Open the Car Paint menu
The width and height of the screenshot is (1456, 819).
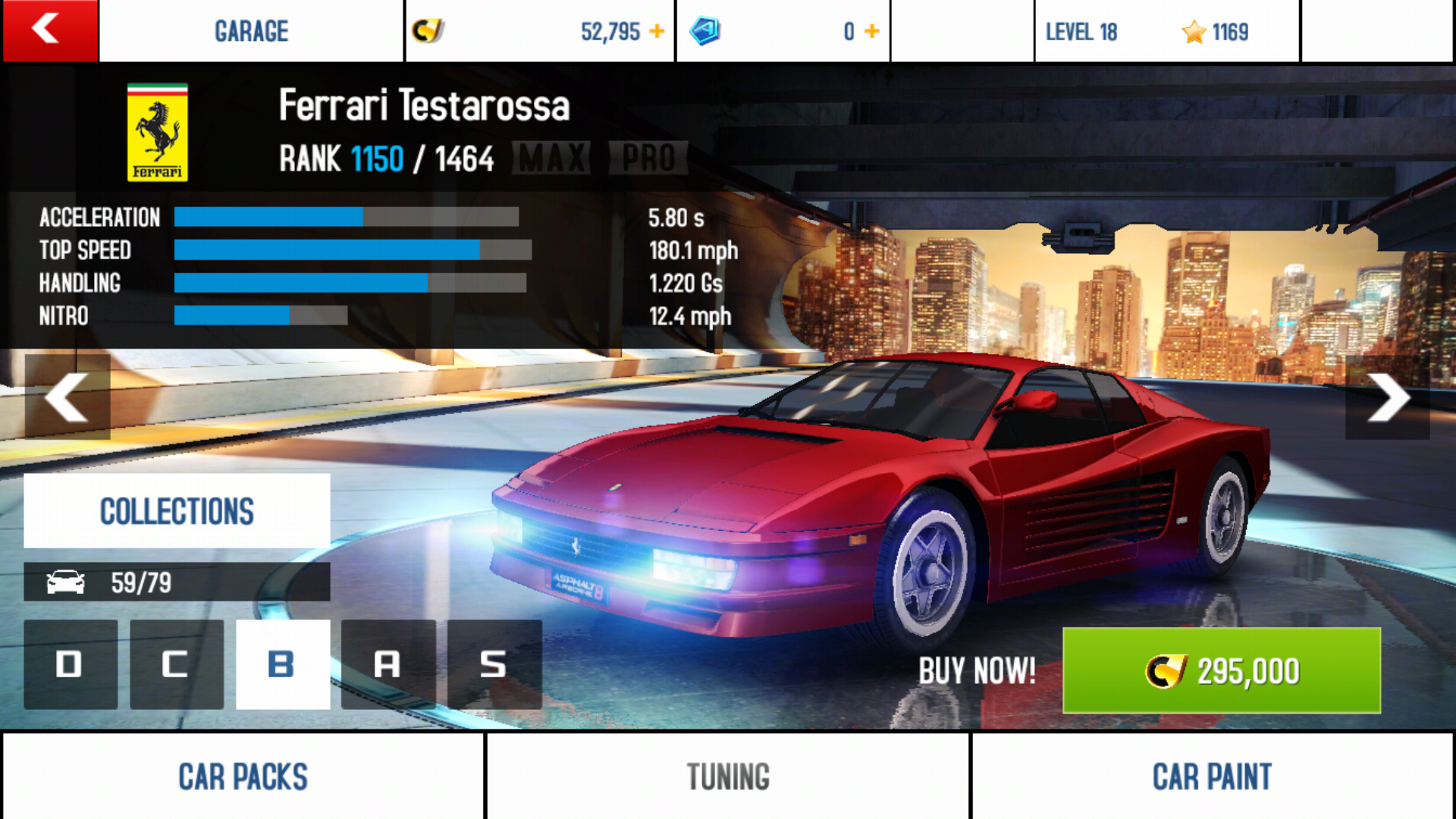coord(1212,777)
